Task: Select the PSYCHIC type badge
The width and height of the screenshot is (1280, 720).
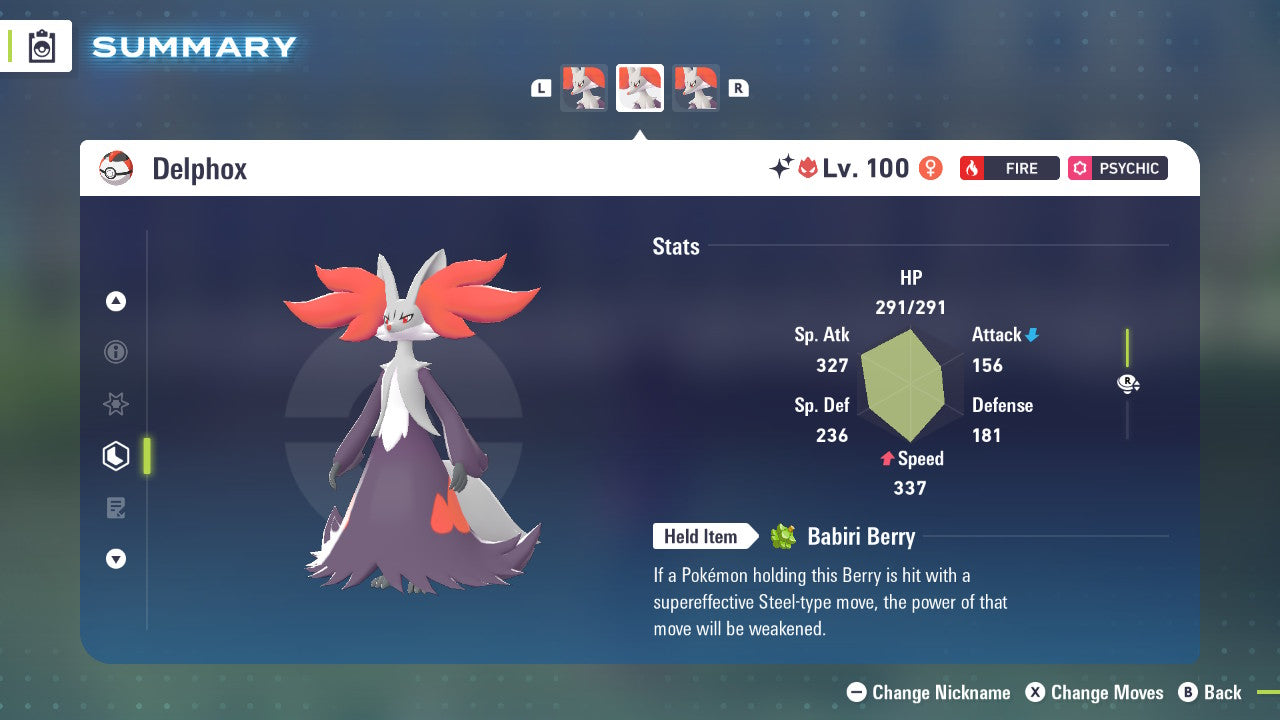Action: point(1117,168)
